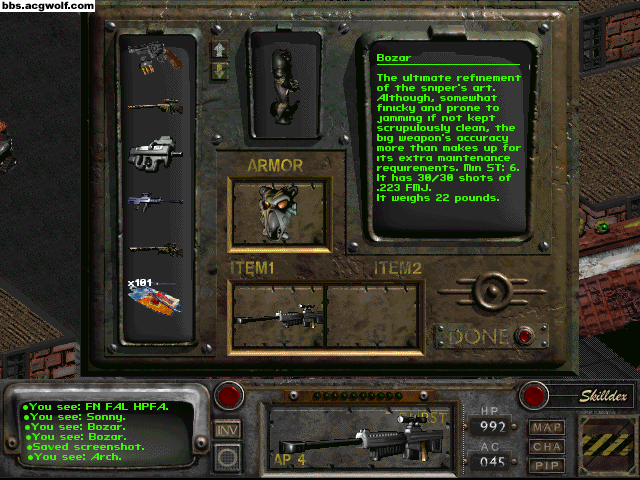Open the MAP from the interface bar
This screenshot has width=640, height=480.
(547, 427)
